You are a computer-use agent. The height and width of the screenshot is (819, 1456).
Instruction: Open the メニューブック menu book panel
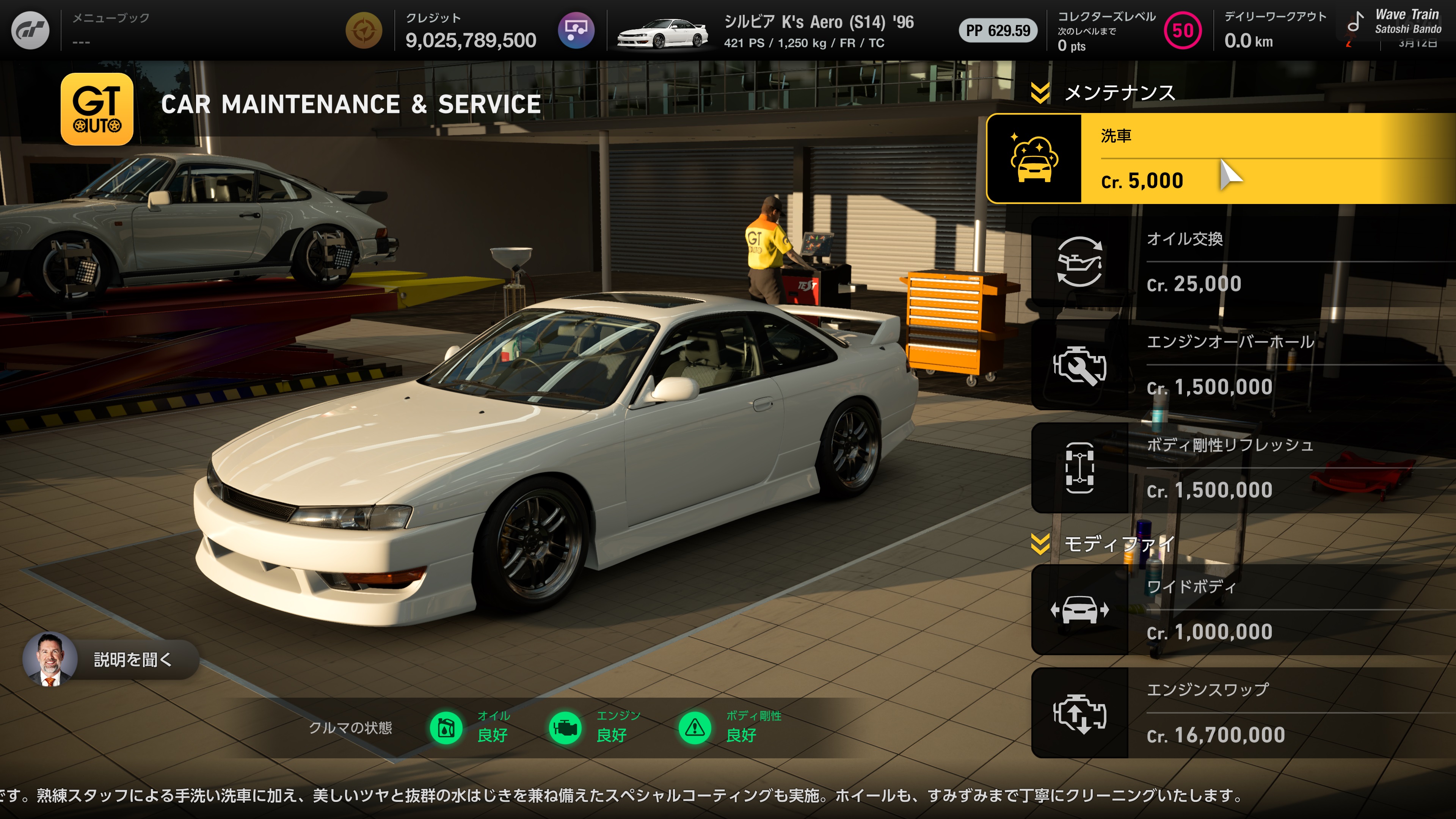111,30
